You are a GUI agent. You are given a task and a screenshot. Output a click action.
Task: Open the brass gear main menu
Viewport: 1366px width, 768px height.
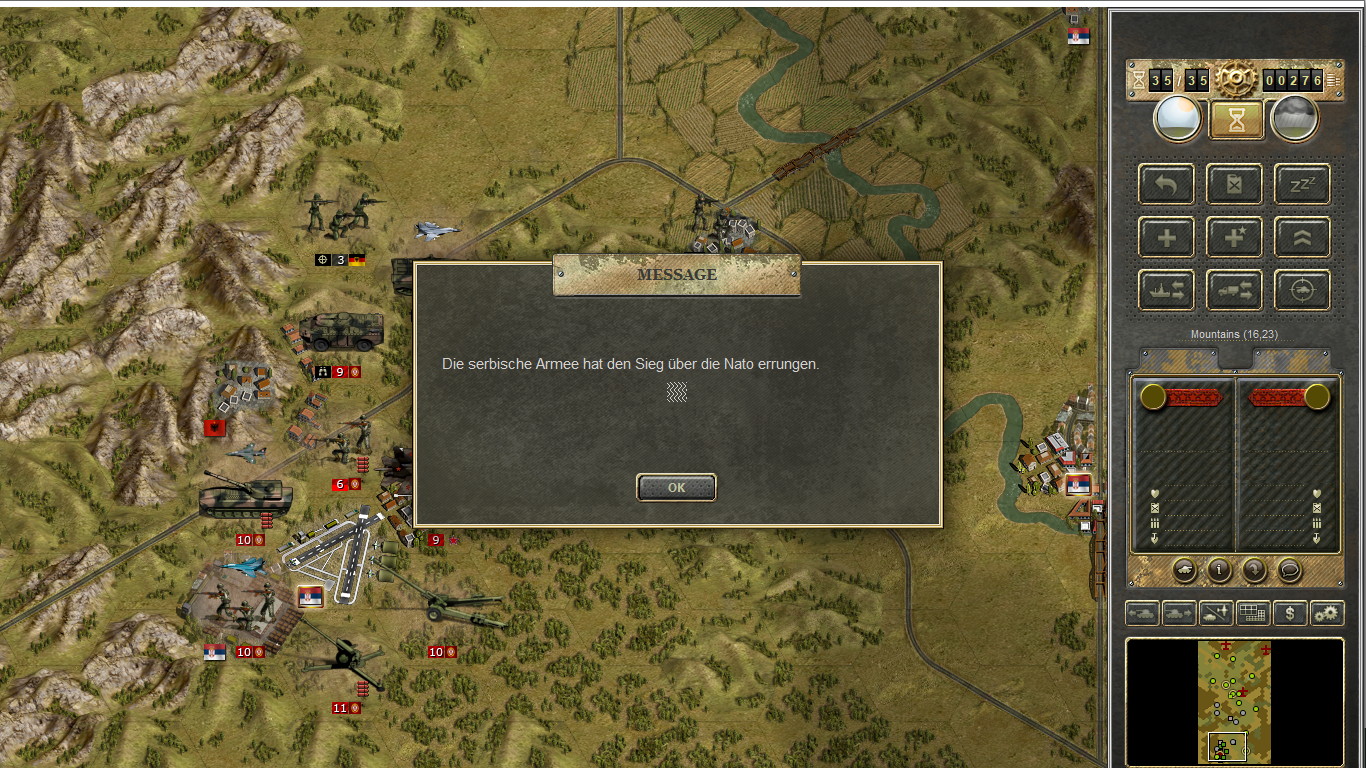[x=1236, y=79]
